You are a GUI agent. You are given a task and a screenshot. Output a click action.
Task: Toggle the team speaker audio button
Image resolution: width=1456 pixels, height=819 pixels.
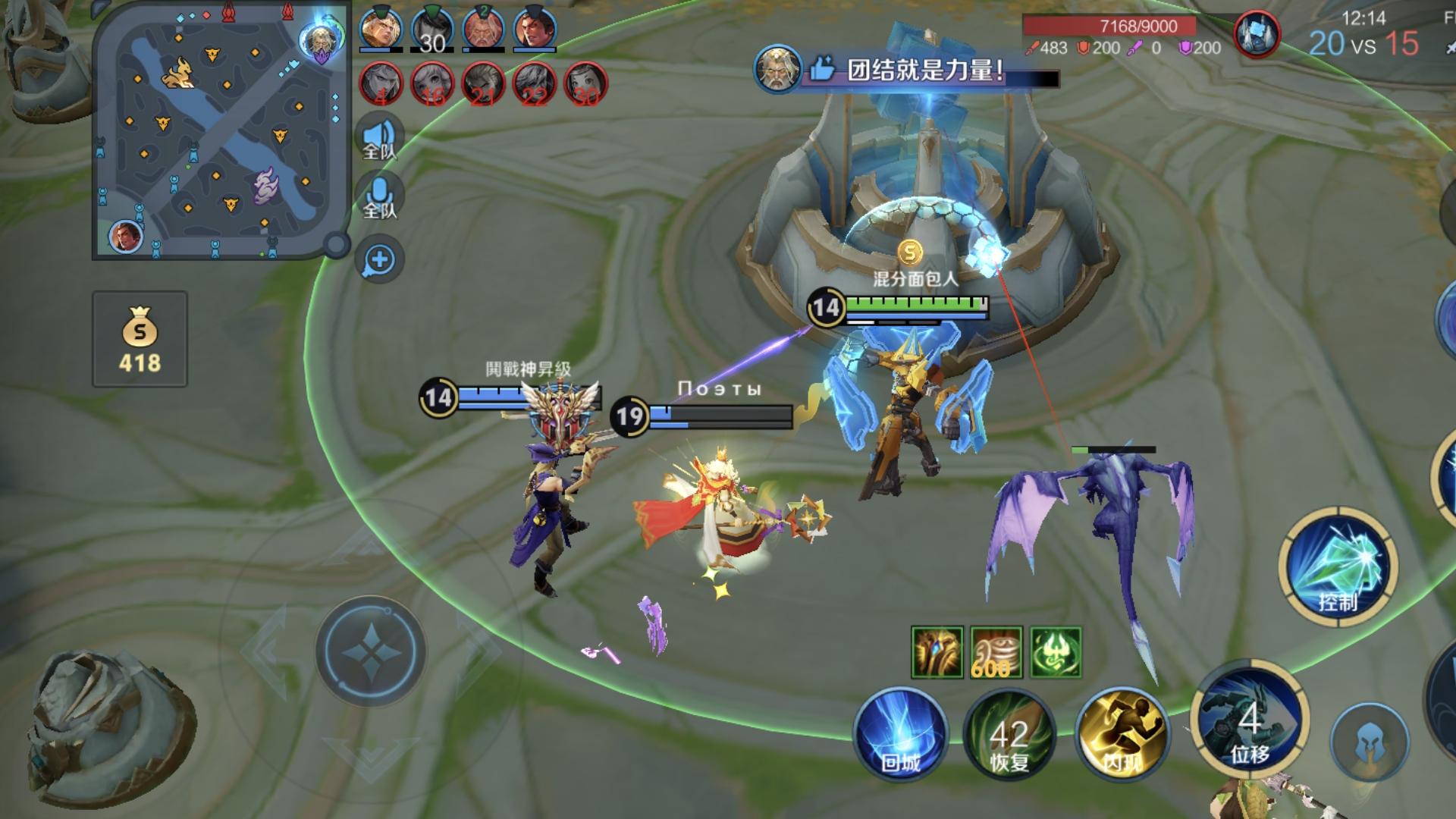pos(379,138)
